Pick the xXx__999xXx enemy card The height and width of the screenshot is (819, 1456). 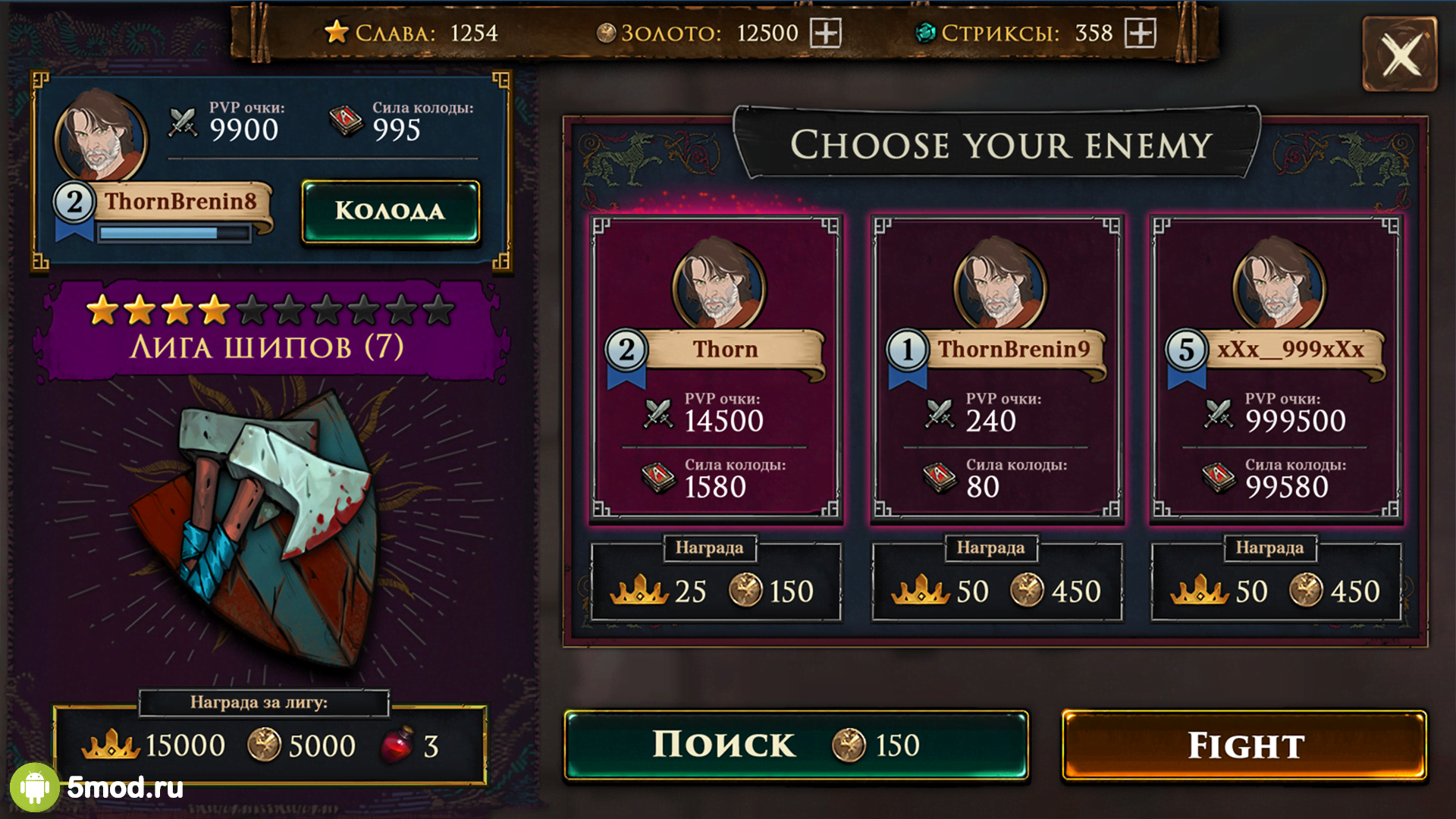click(1276, 369)
